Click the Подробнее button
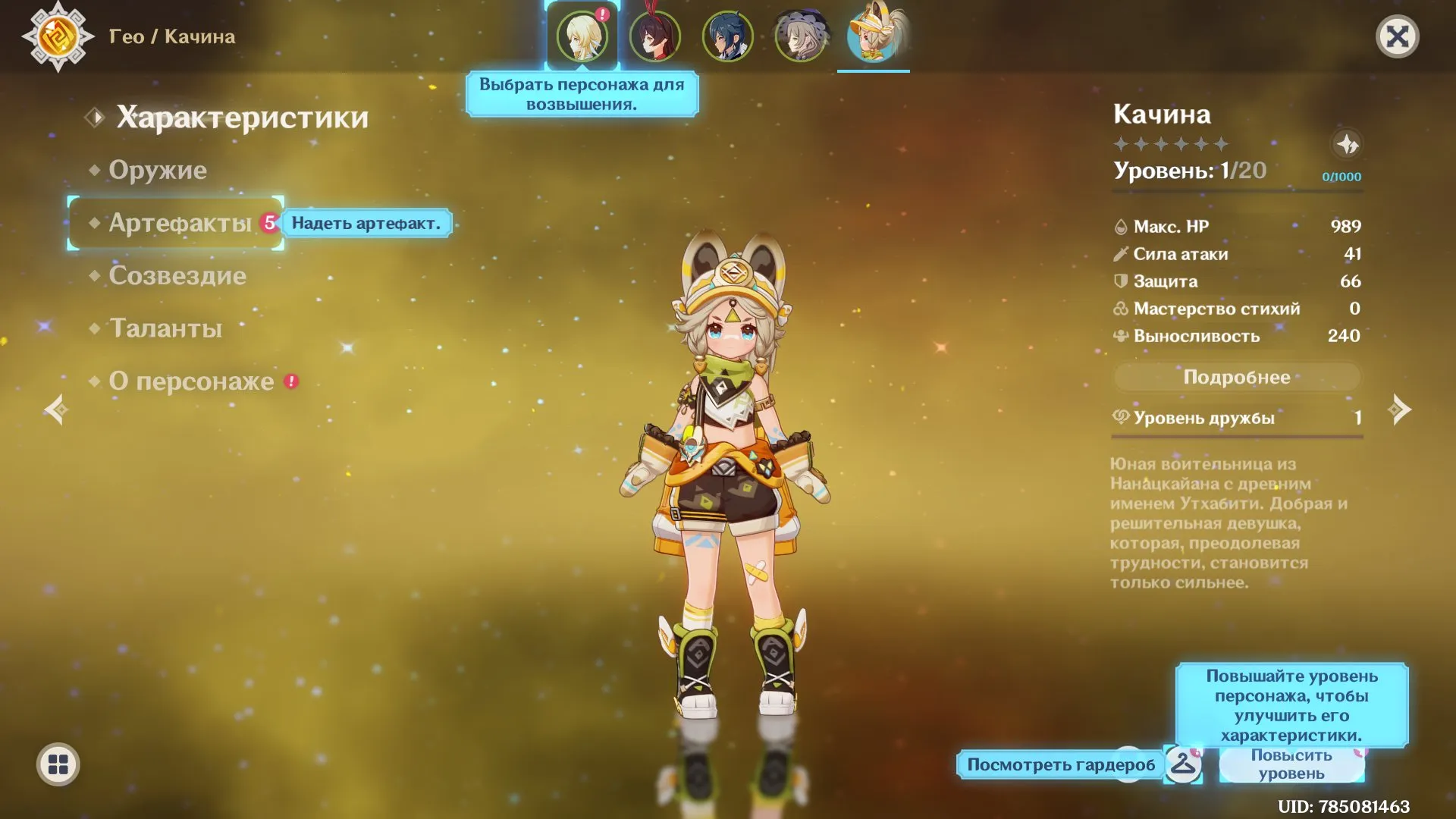Screen dimensions: 1456x819 [1236, 377]
